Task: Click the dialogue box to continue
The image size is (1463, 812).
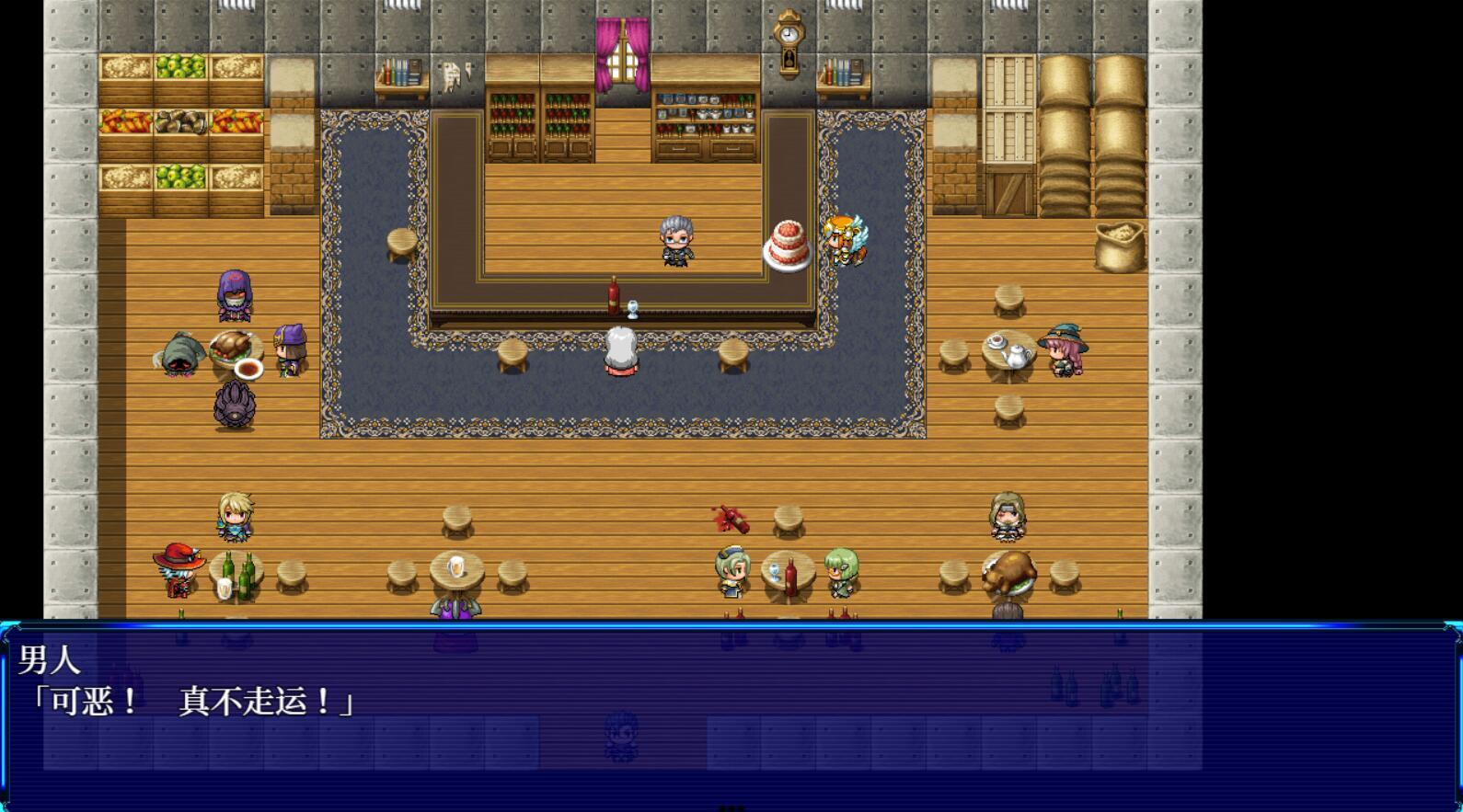Action: pos(731,715)
